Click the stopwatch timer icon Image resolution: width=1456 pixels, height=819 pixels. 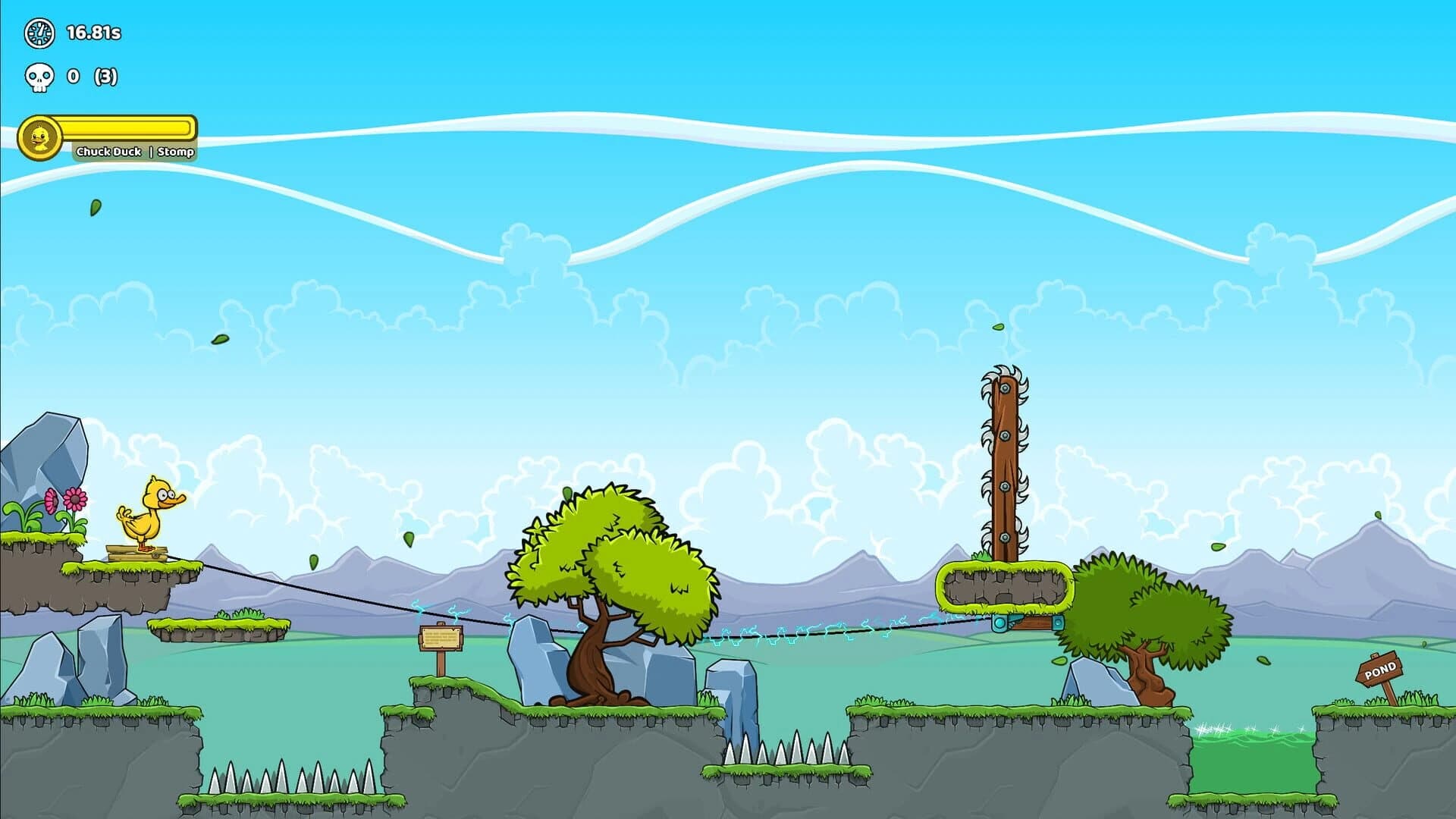[39, 33]
